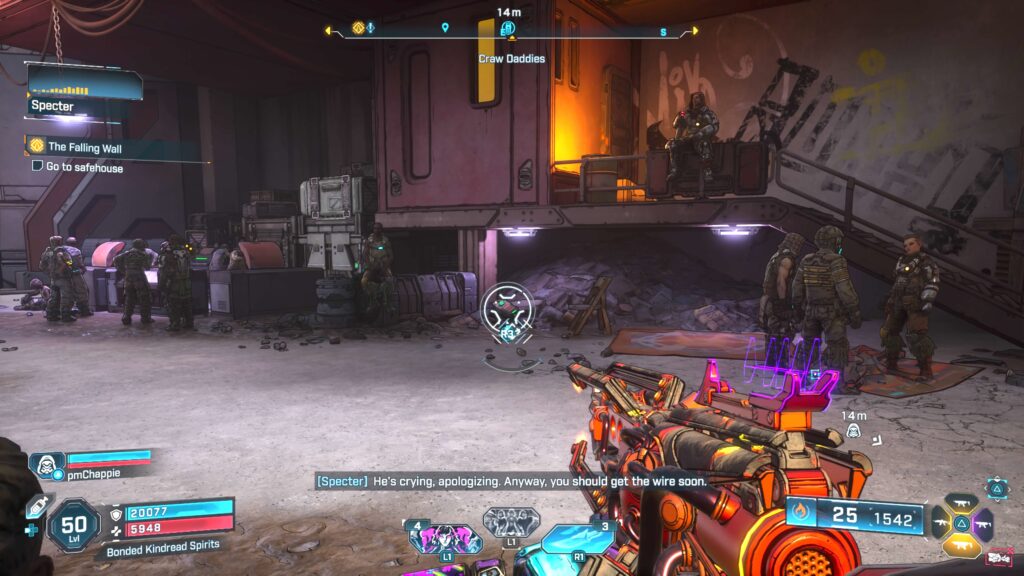Tick the Go to safehouse objective checkbox

coord(37,167)
